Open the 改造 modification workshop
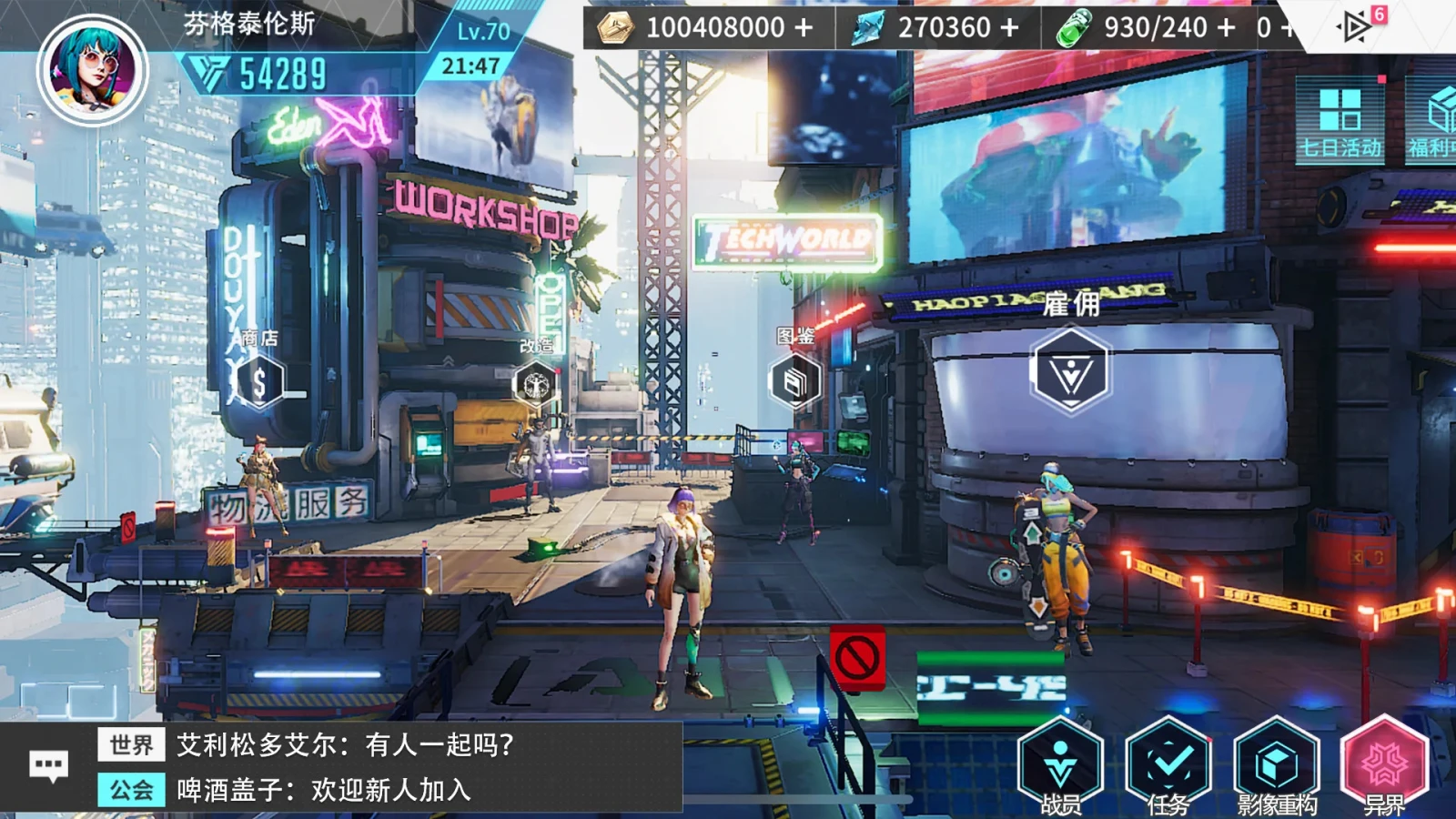This screenshot has width=1456, height=819. 536,383
